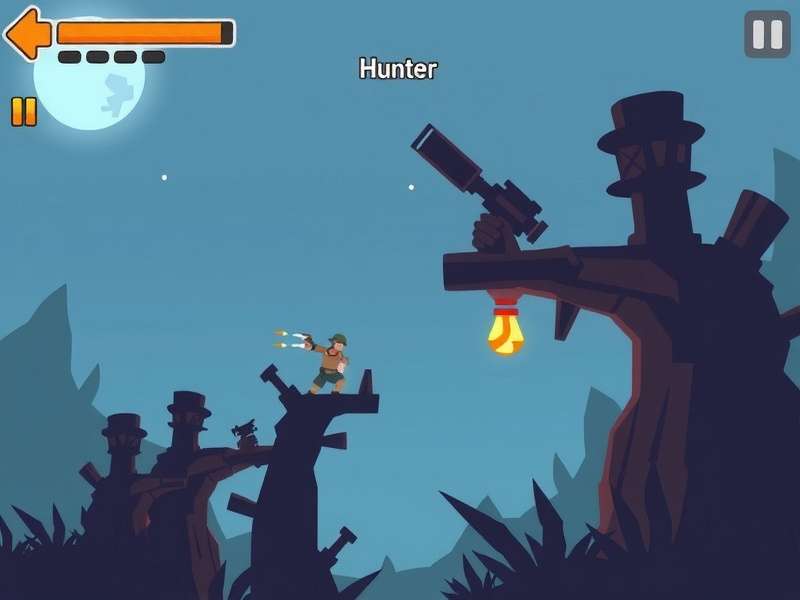Tap the small orange pause icon
The height and width of the screenshot is (600, 800).
[24, 111]
